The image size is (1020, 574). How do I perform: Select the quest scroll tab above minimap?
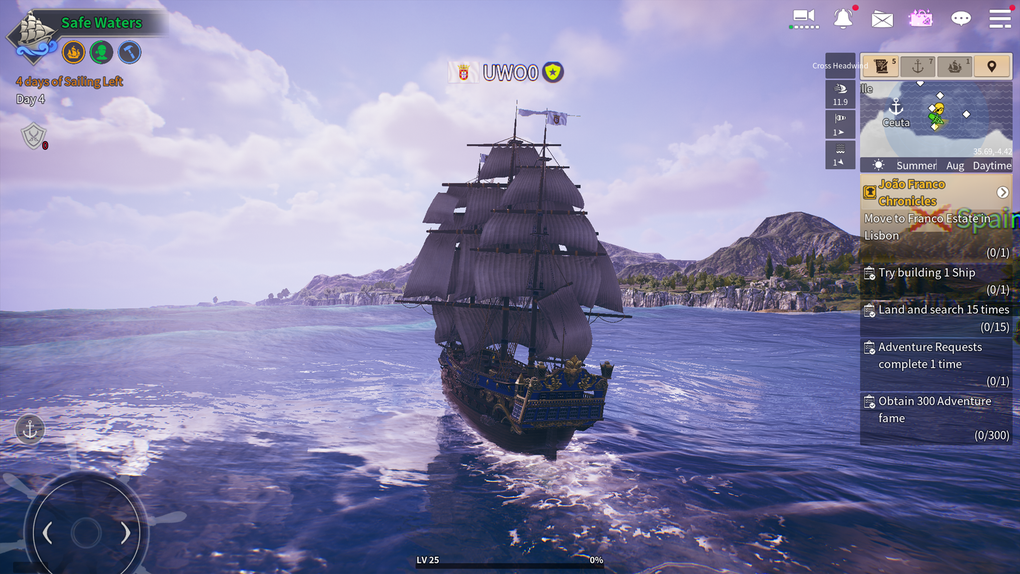click(881, 66)
